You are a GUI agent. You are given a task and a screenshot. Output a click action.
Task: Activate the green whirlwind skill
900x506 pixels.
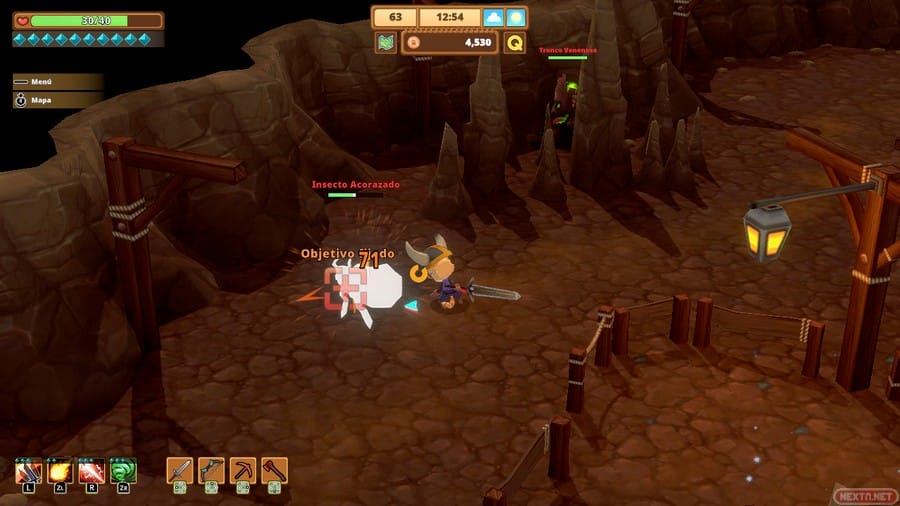123,470
